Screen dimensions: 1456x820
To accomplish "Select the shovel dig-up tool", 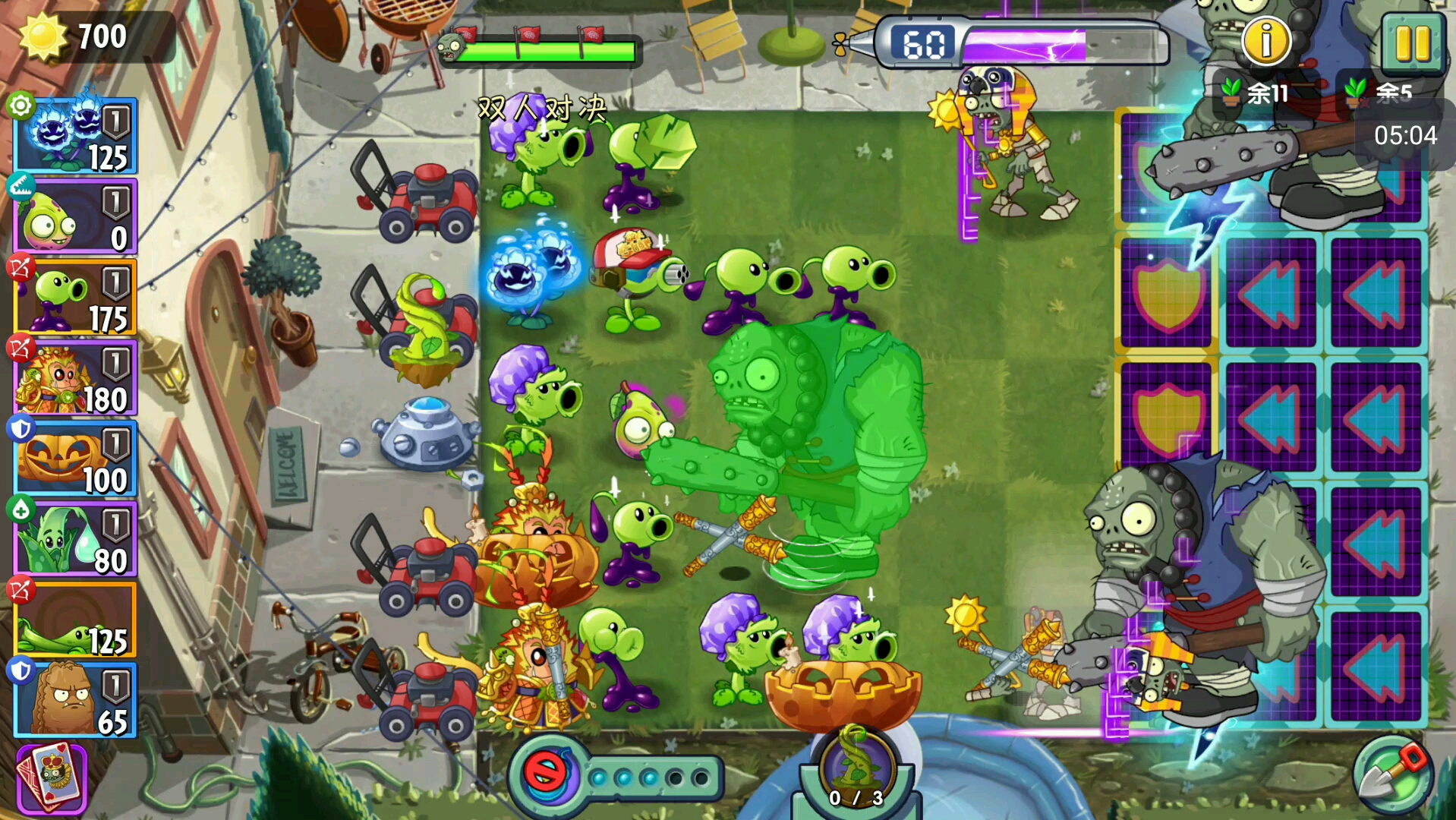I will click(x=1393, y=776).
